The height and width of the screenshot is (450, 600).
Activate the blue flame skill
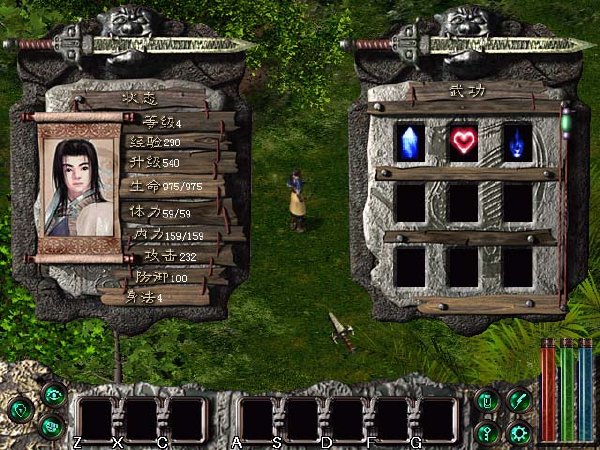tap(516, 140)
